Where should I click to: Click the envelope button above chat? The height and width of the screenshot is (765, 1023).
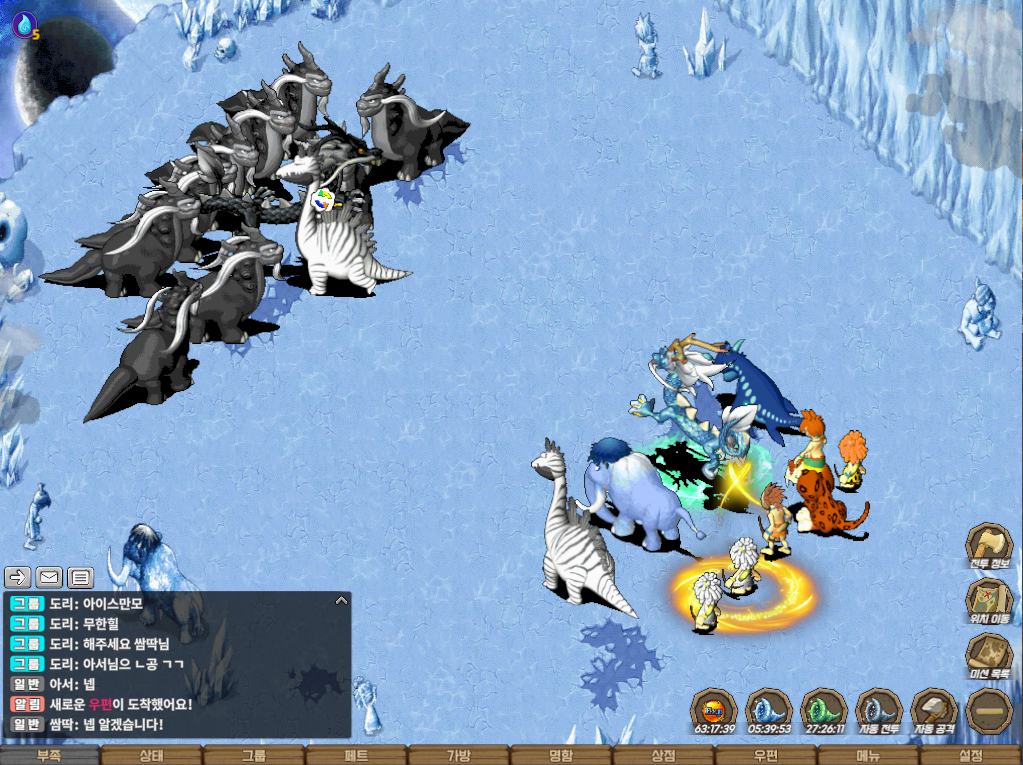point(49,576)
